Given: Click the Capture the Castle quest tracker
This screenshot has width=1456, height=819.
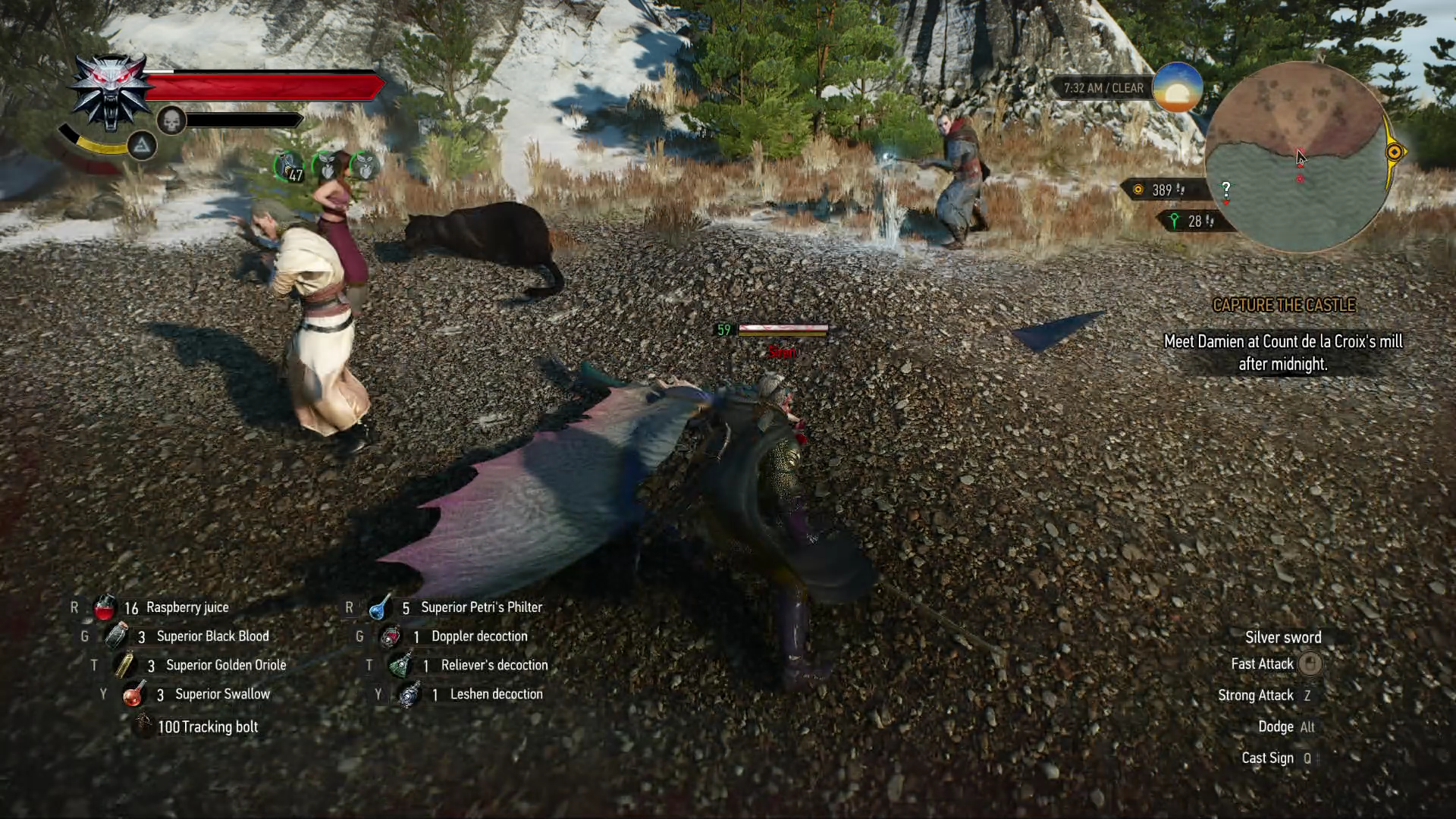Looking at the screenshot, I should 1283,305.
